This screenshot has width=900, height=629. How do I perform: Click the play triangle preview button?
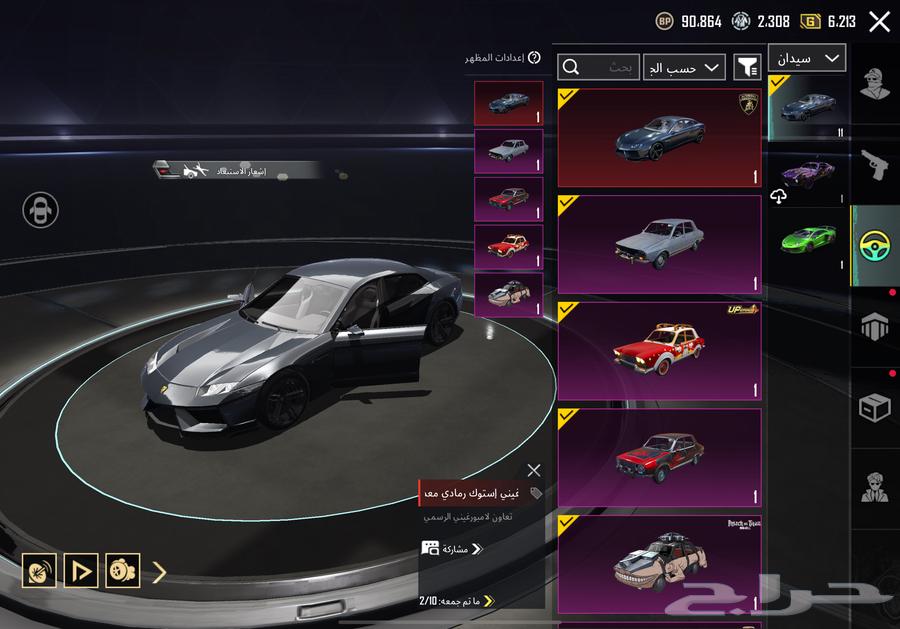pos(81,571)
